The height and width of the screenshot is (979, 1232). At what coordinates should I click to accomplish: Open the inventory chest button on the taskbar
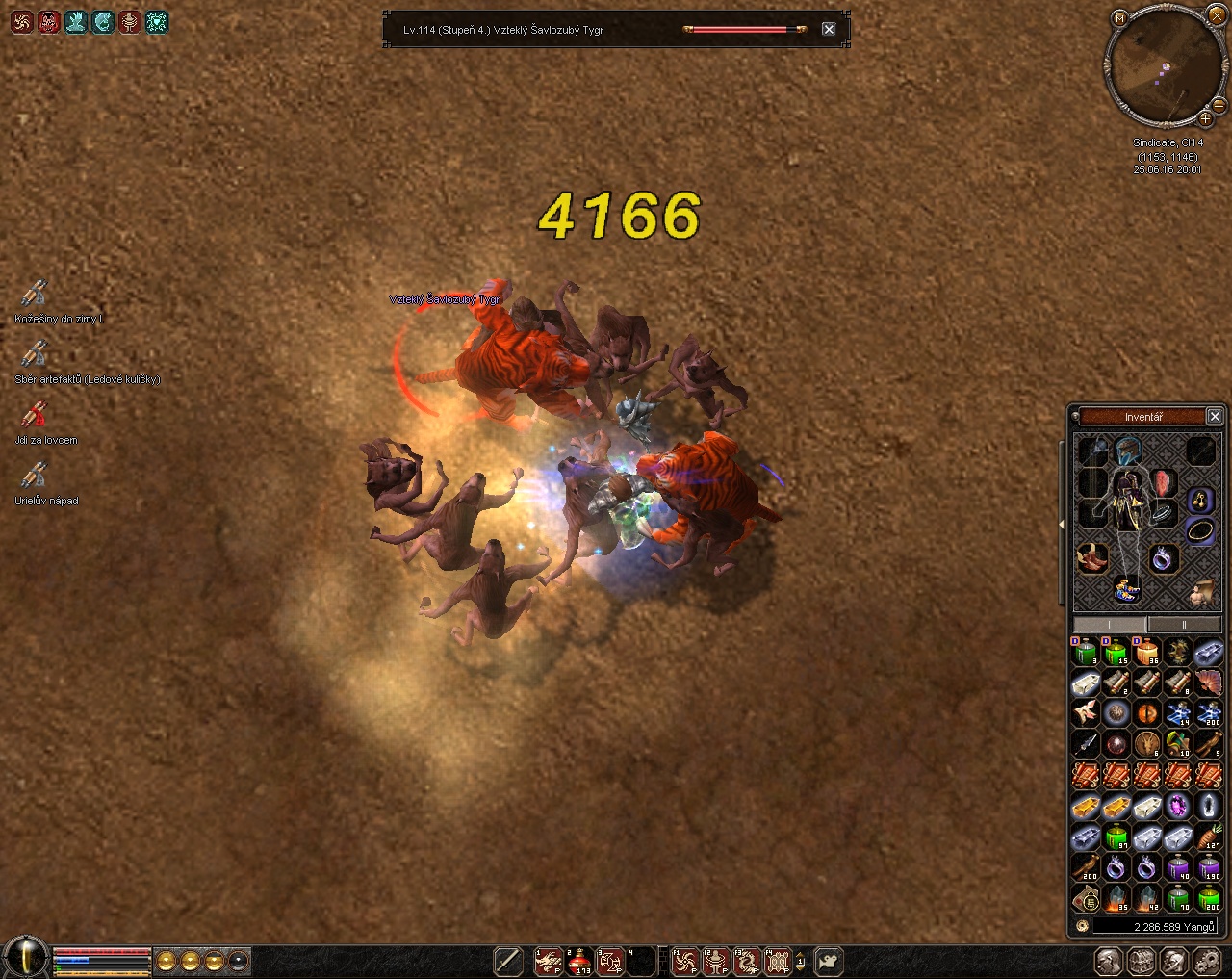coord(1142,961)
